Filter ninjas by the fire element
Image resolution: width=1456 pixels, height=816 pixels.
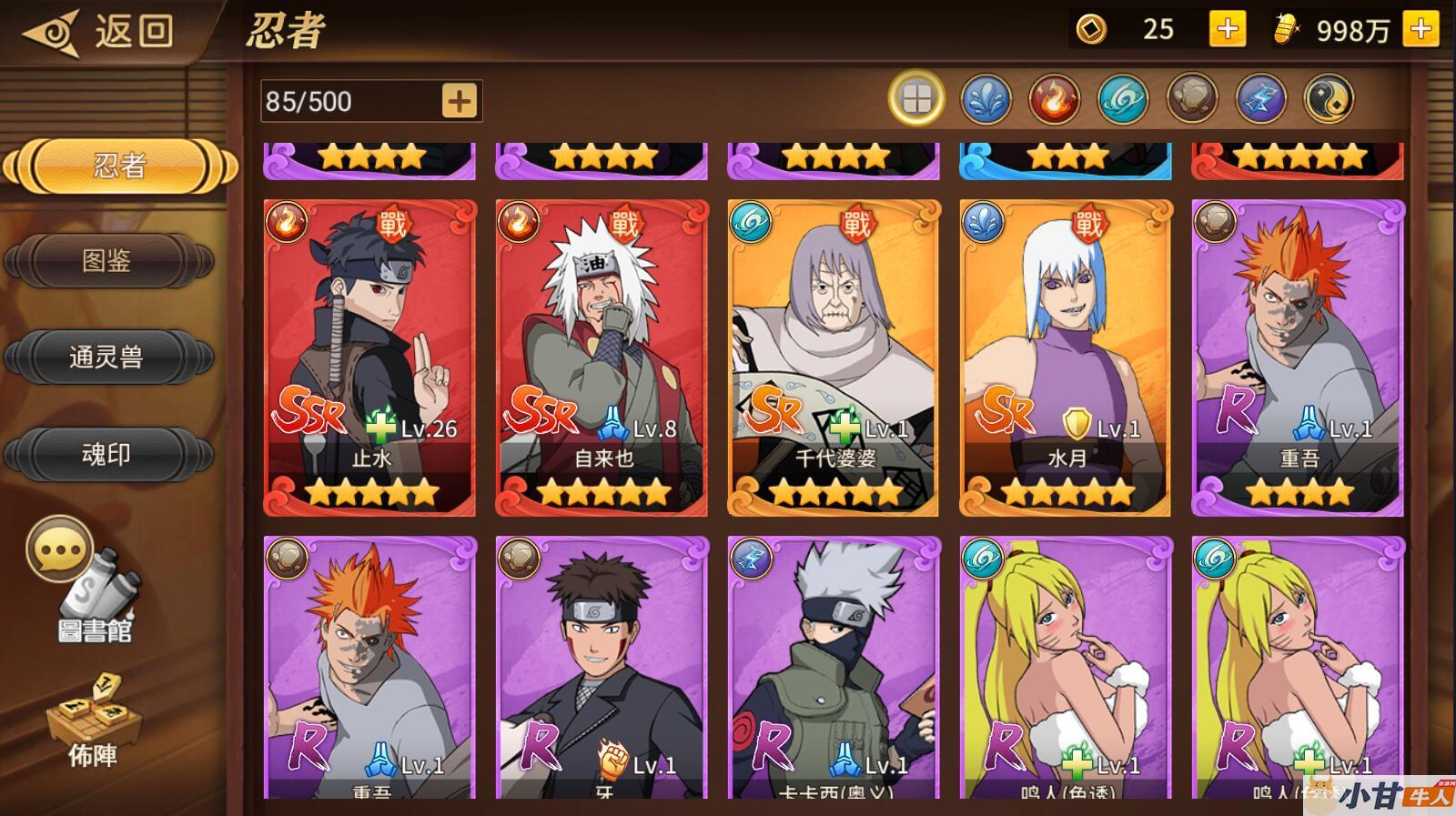click(1054, 98)
